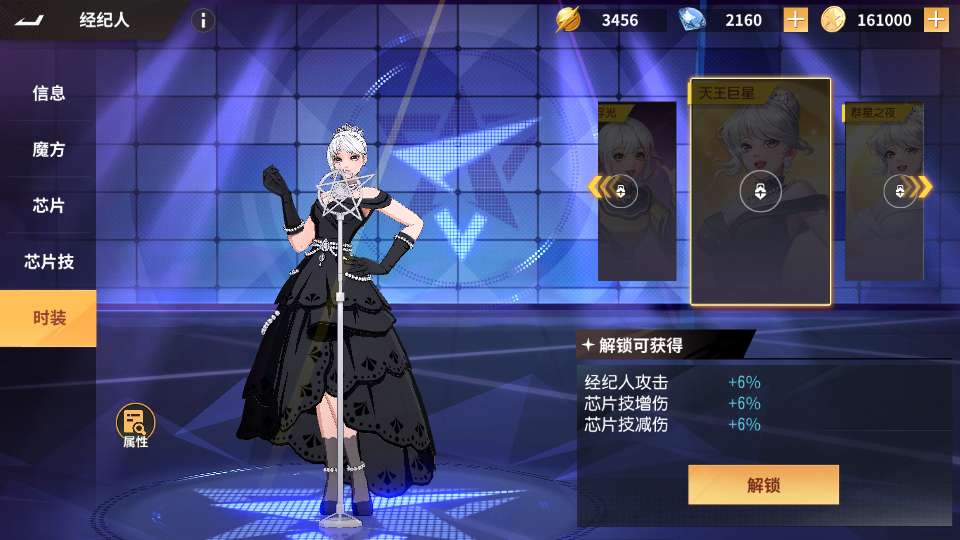Go back using the top-left arrow
This screenshot has height=540, width=960.
pos(30,20)
